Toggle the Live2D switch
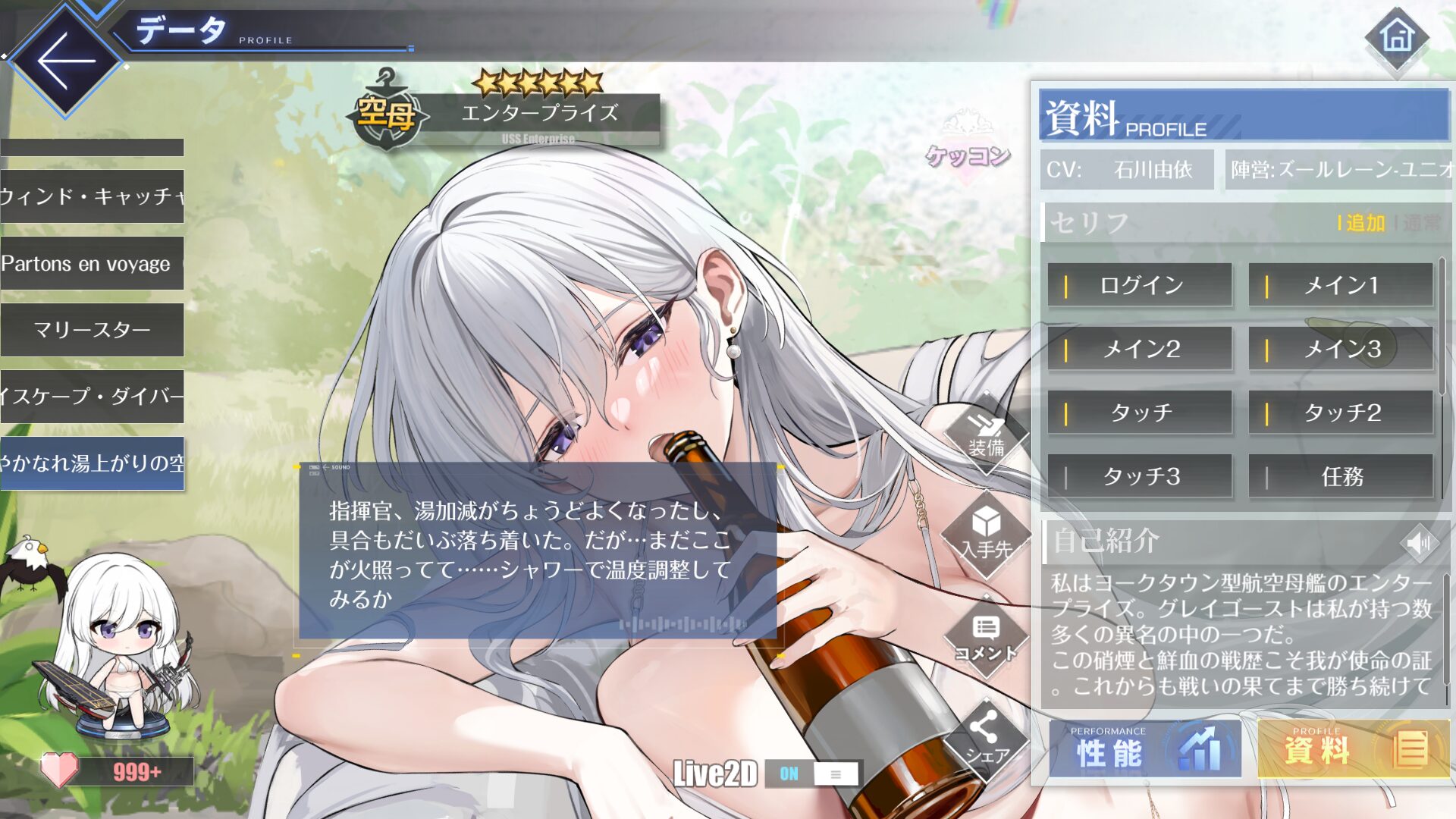This screenshot has width=1456, height=819. click(x=811, y=773)
